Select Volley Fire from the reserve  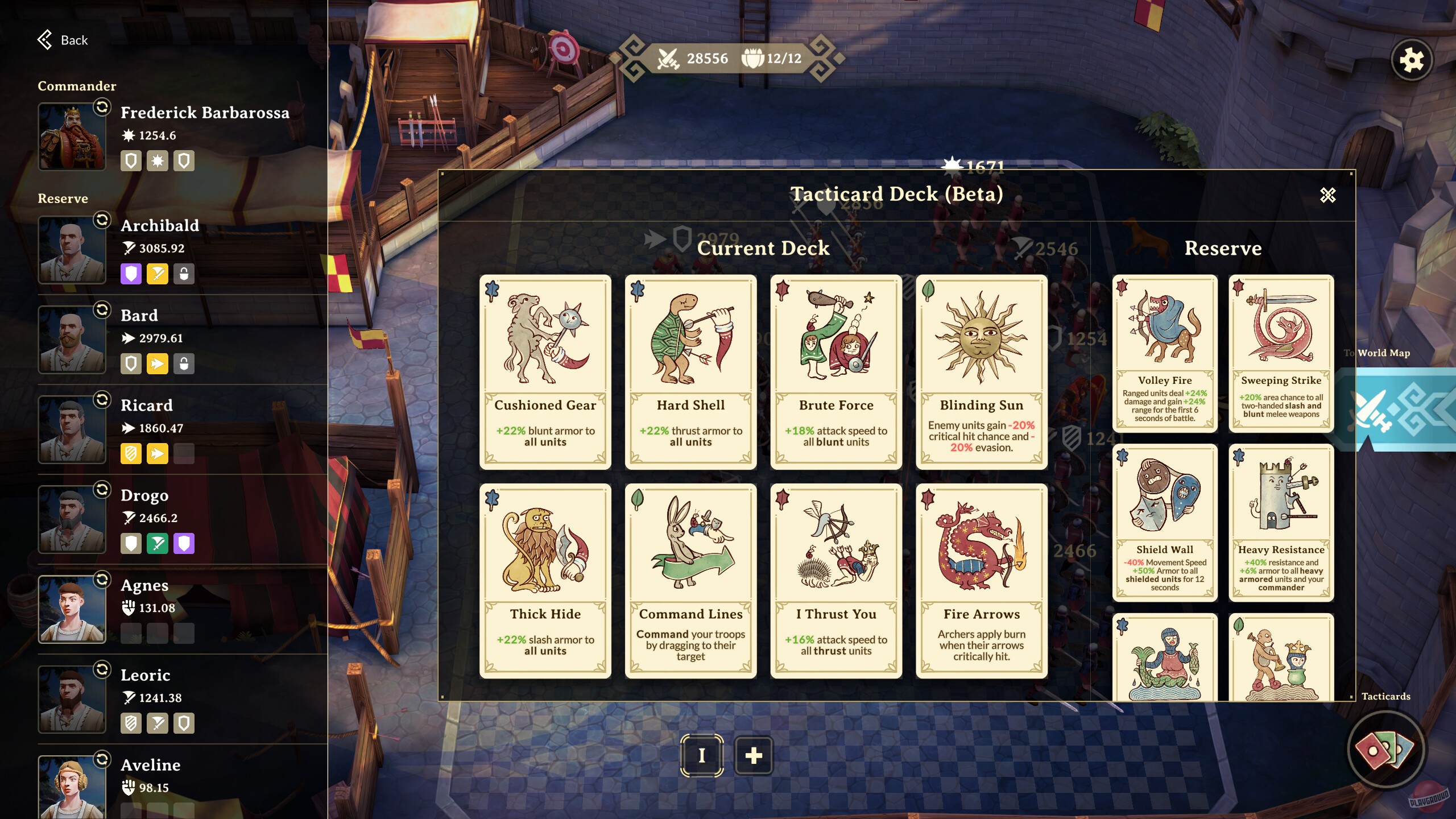pyautogui.click(x=1165, y=353)
